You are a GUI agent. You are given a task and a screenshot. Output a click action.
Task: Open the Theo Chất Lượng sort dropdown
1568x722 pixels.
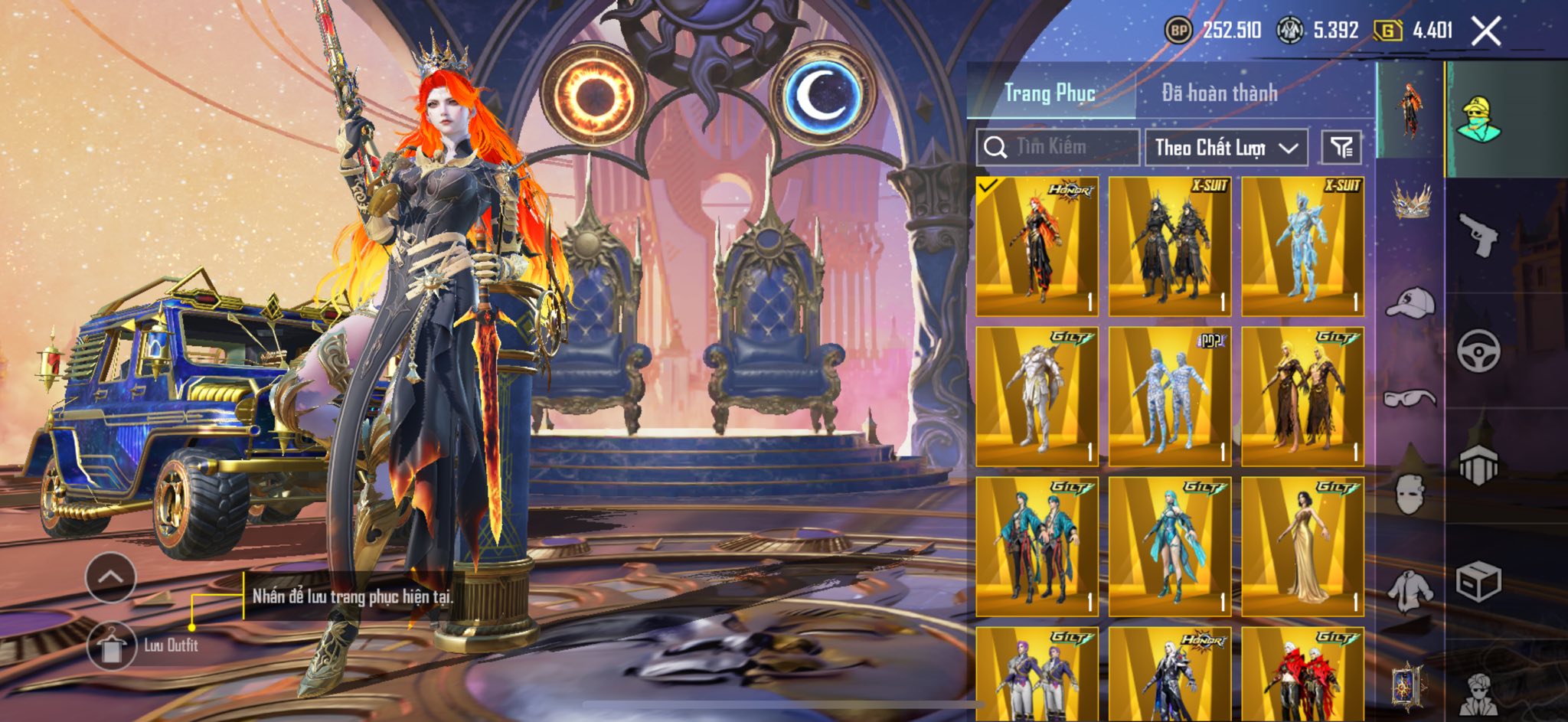[x=1226, y=147]
